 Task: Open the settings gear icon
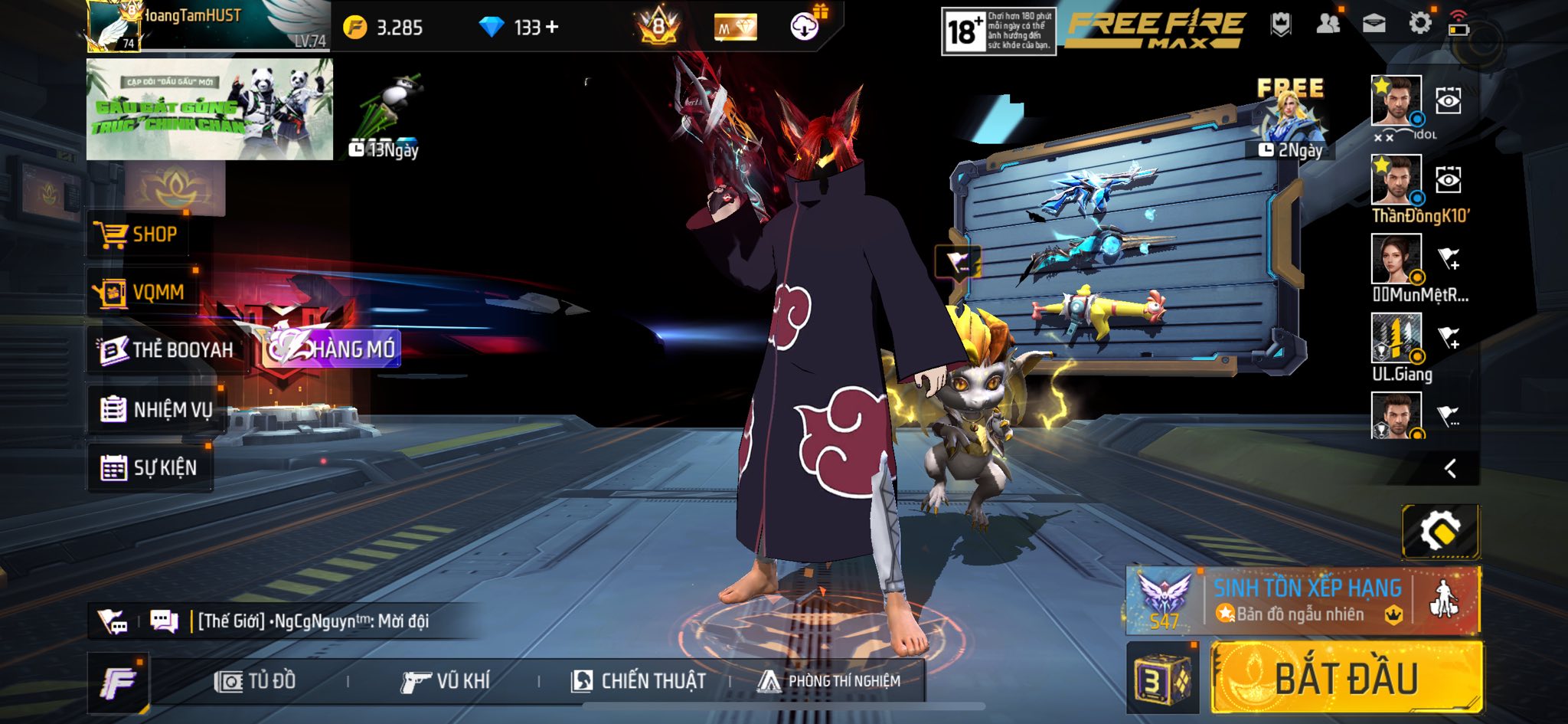point(1419,24)
